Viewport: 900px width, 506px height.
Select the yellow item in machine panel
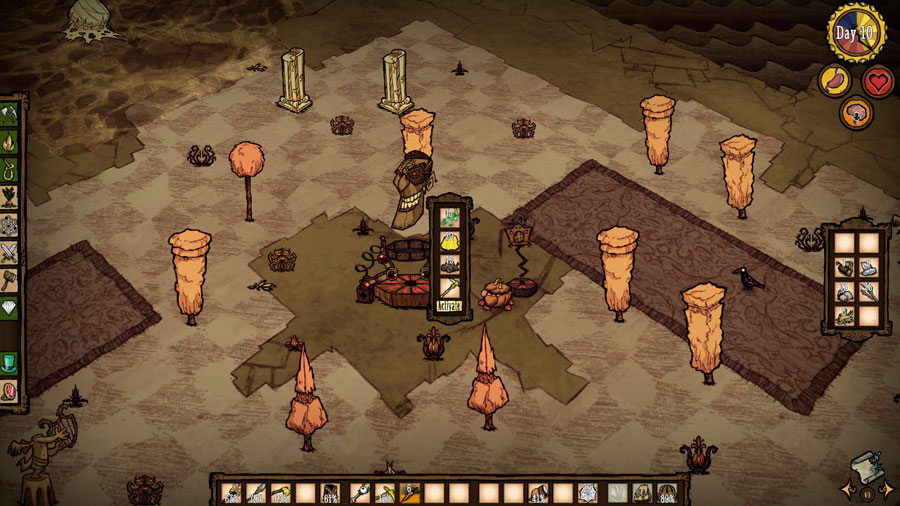click(x=449, y=240)
